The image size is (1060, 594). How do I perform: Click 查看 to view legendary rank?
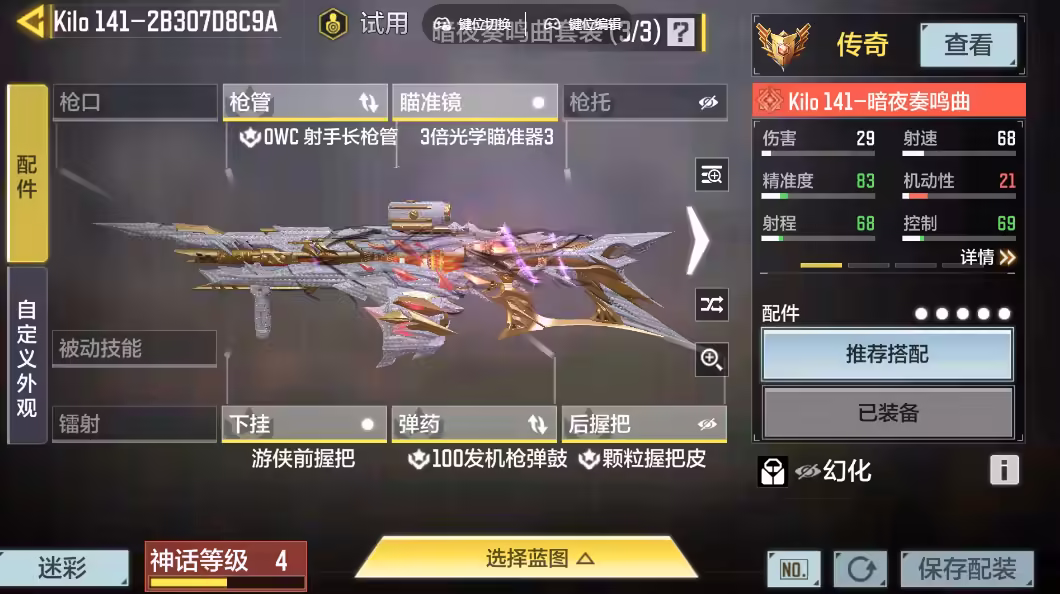[967, 44]
